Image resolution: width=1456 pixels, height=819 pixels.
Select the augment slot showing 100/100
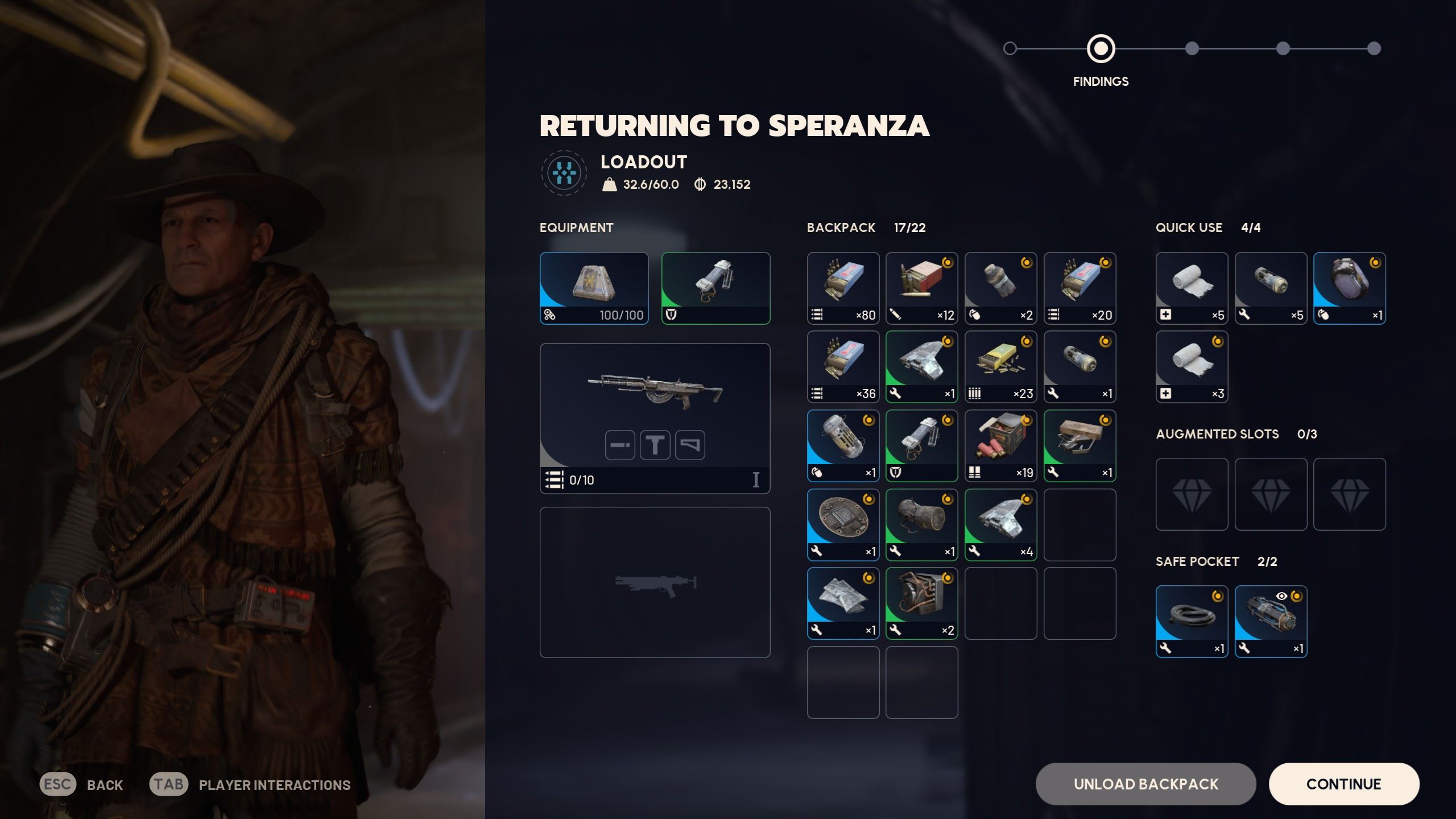tap(594, 288)
